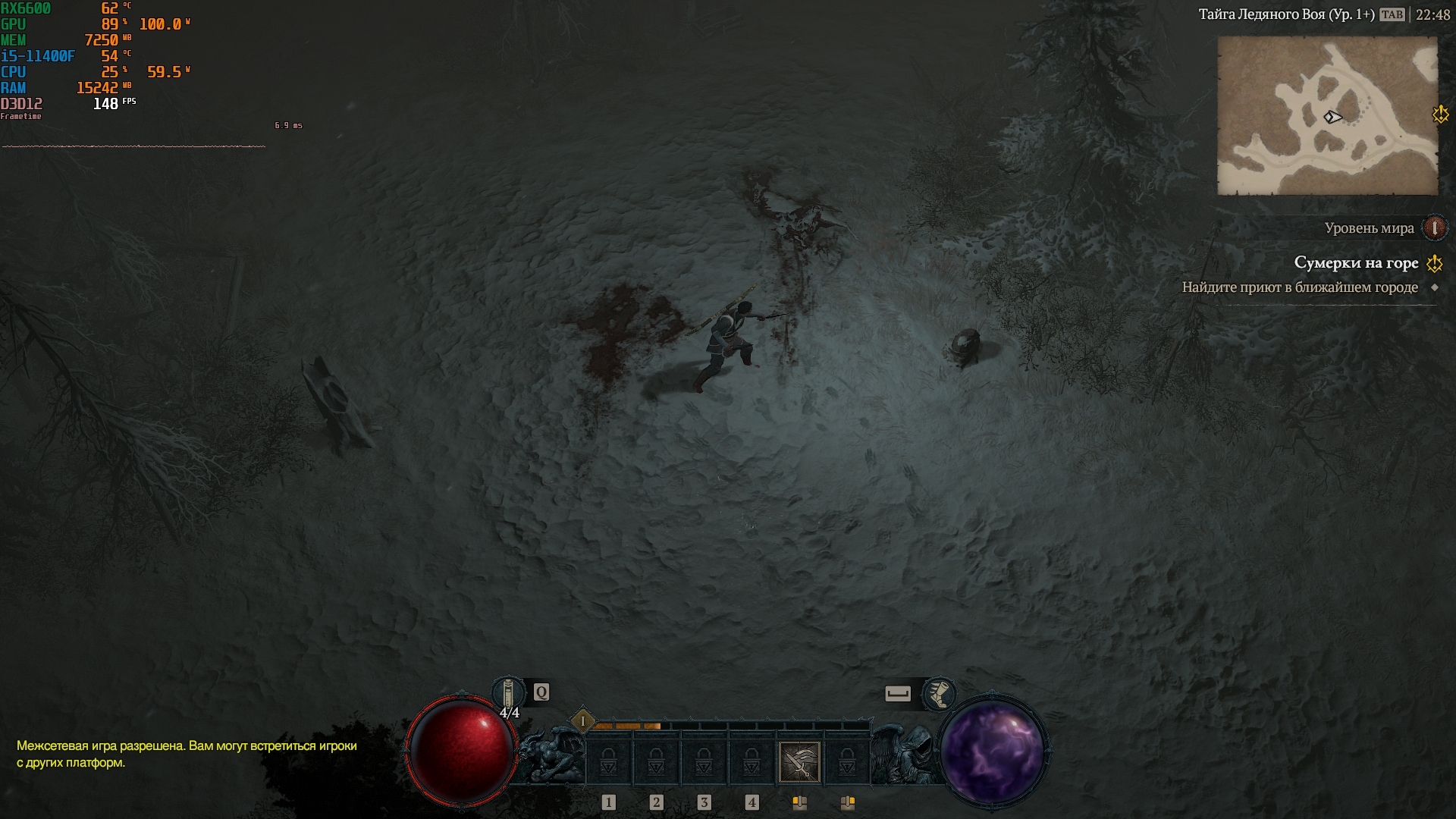The height and width of the screenshot is (819, 1456).
Task: Select the Сумерки на горе quest tracker
Action: pyautogui.click(x=1356, y=263)
